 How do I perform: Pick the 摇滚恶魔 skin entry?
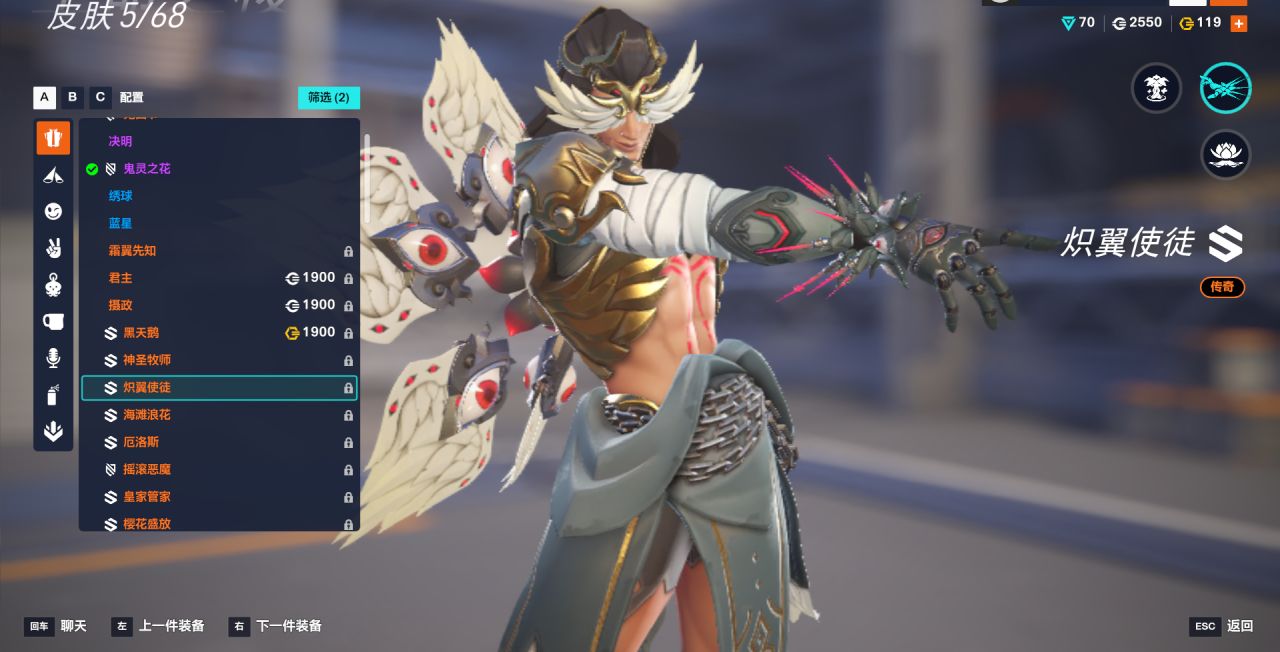146,469
